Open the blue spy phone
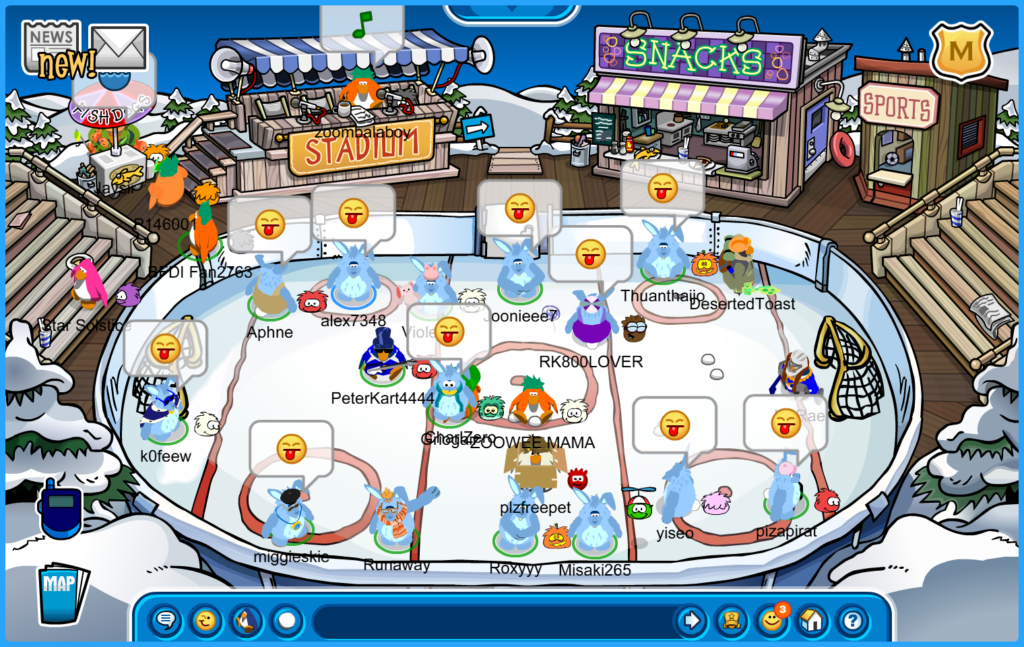 pyautogui.click(x=60, y=510)
